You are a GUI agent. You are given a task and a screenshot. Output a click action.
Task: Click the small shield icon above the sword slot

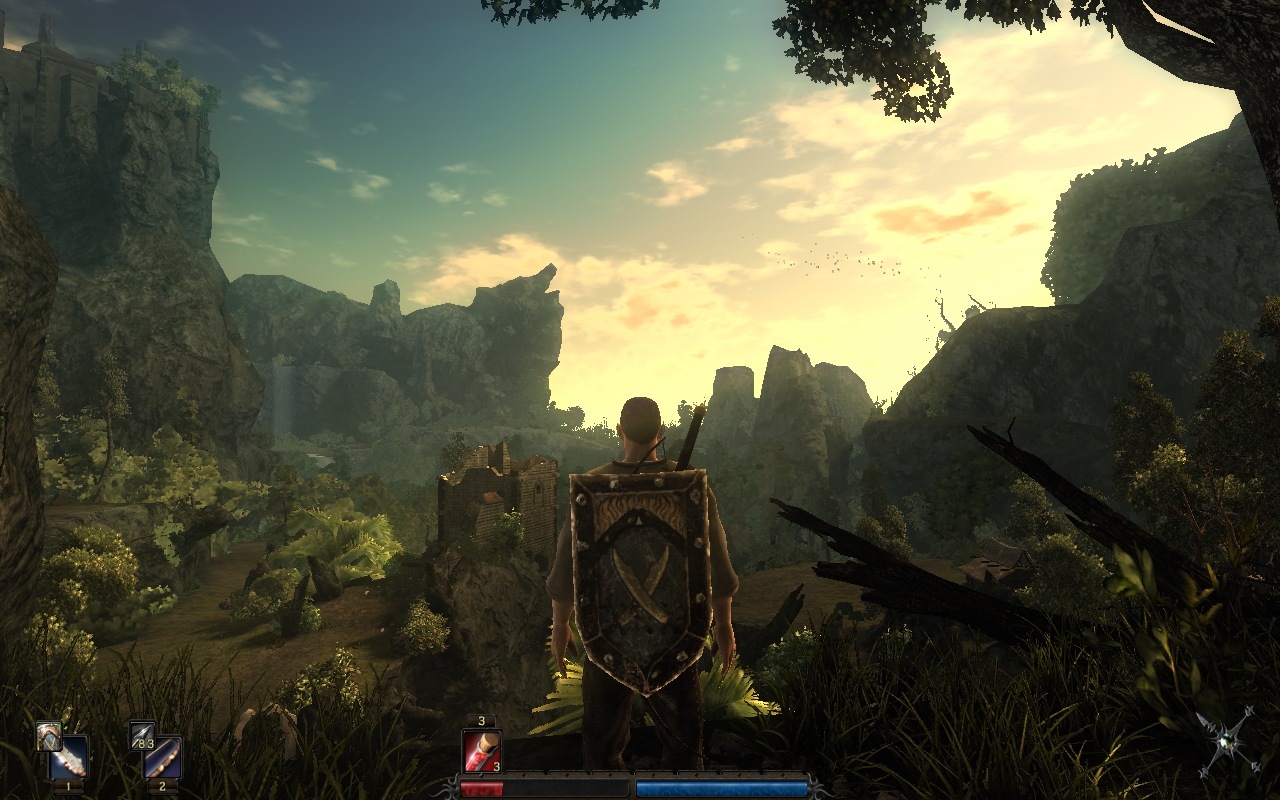coord(47,735)
